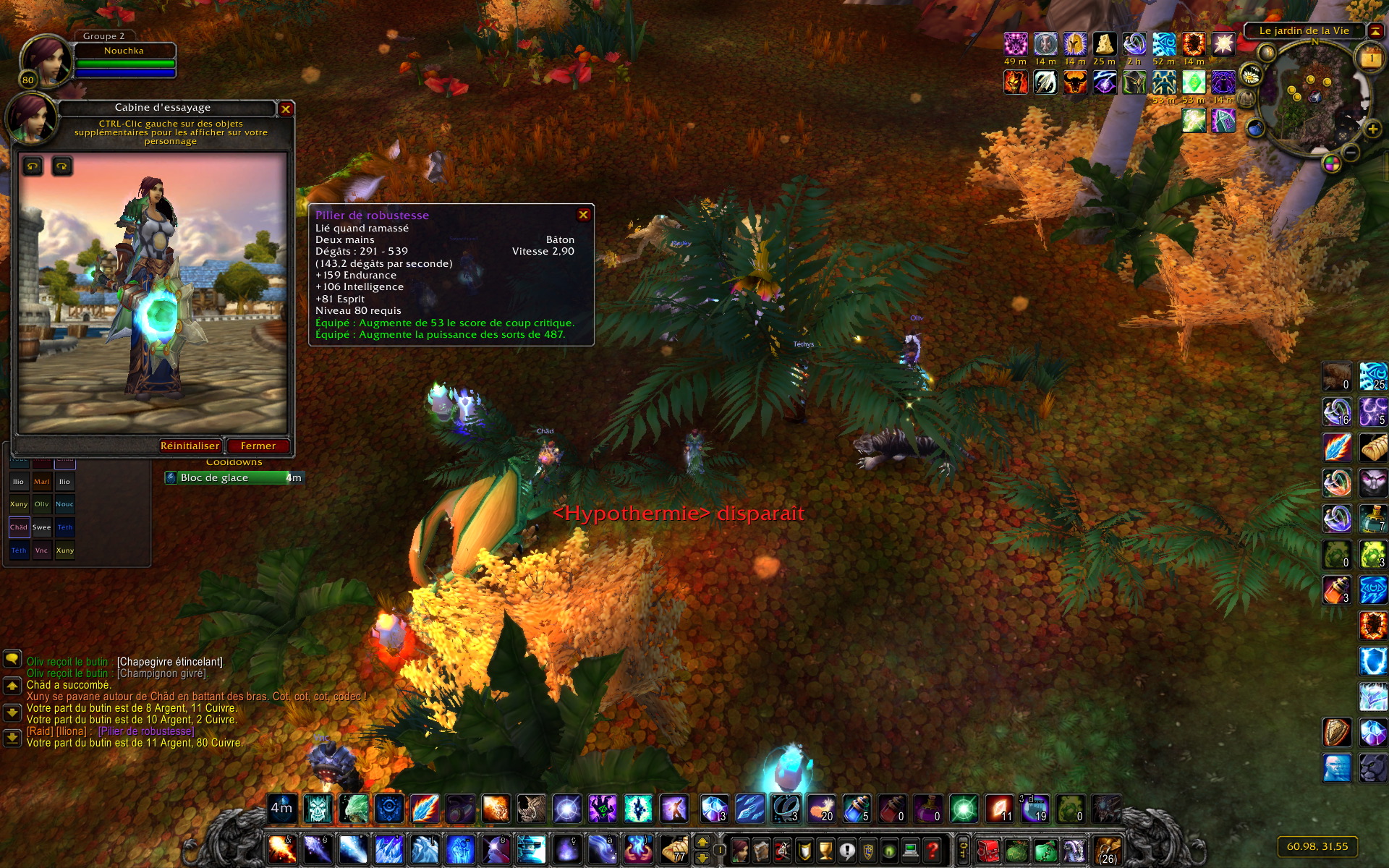Open the calendar button by the minimap
The width and height of the screenshot is (1389, 868).
point(1371,59)
